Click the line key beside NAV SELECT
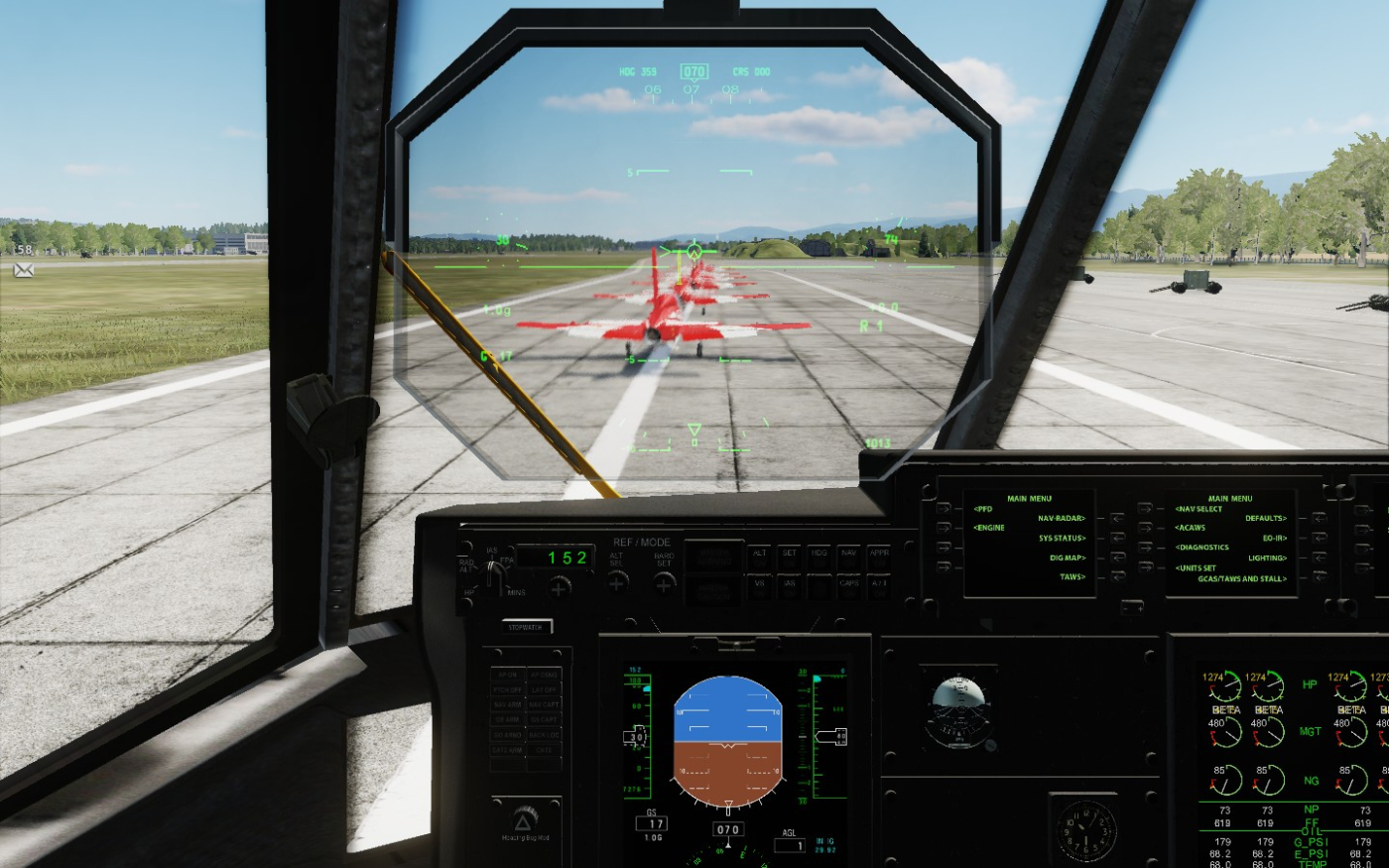Image resolution: width=1389 pixels, height=868 pixels. click(x=1146, y=509)
